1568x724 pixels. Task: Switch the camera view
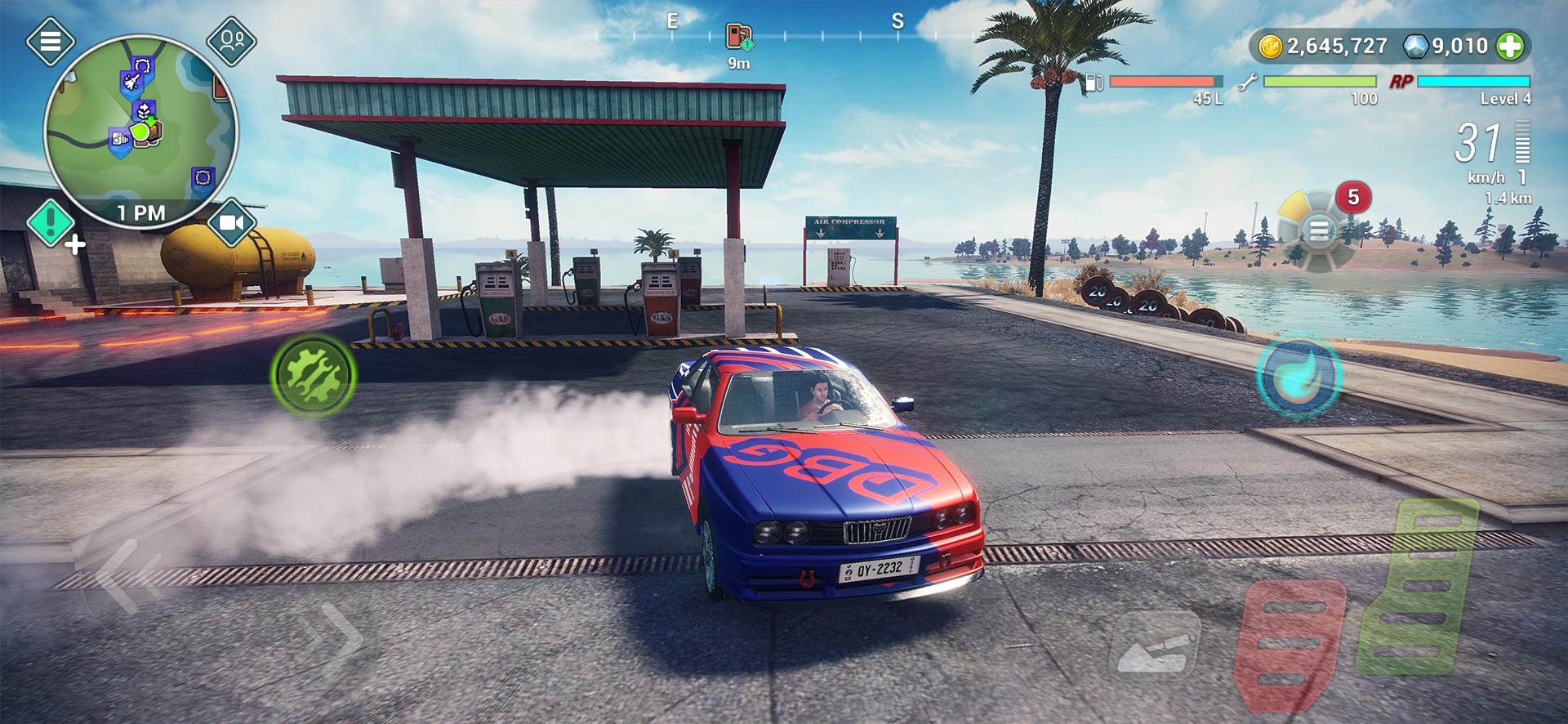click(x=232, y=222)
